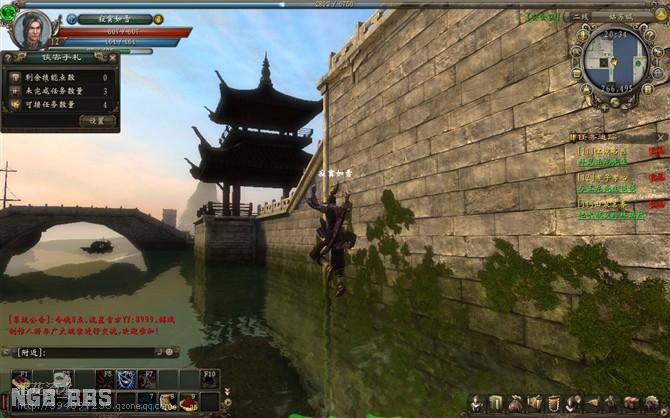The height and width of the screenshot is (418, 670).
Task: Click the 二线 server line selector
Action: click(579, 17)
